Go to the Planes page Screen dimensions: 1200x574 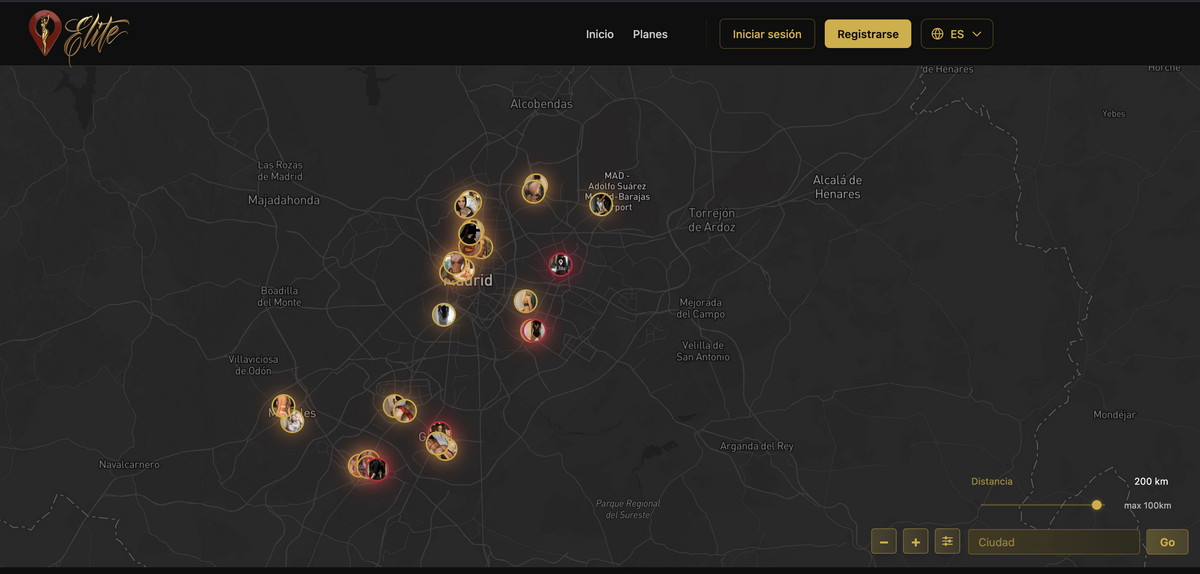[650, 34]
